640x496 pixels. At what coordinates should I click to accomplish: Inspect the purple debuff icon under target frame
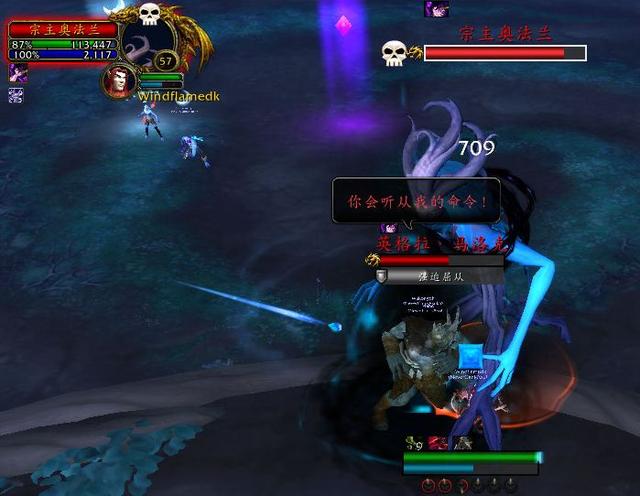tap(17, 73)
